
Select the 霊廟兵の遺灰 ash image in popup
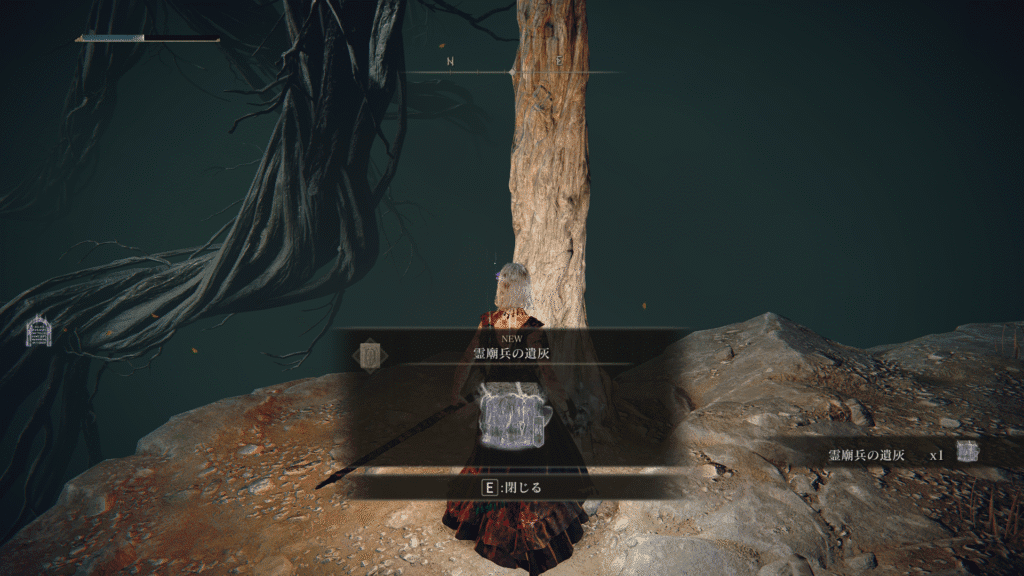click(511, 415)
